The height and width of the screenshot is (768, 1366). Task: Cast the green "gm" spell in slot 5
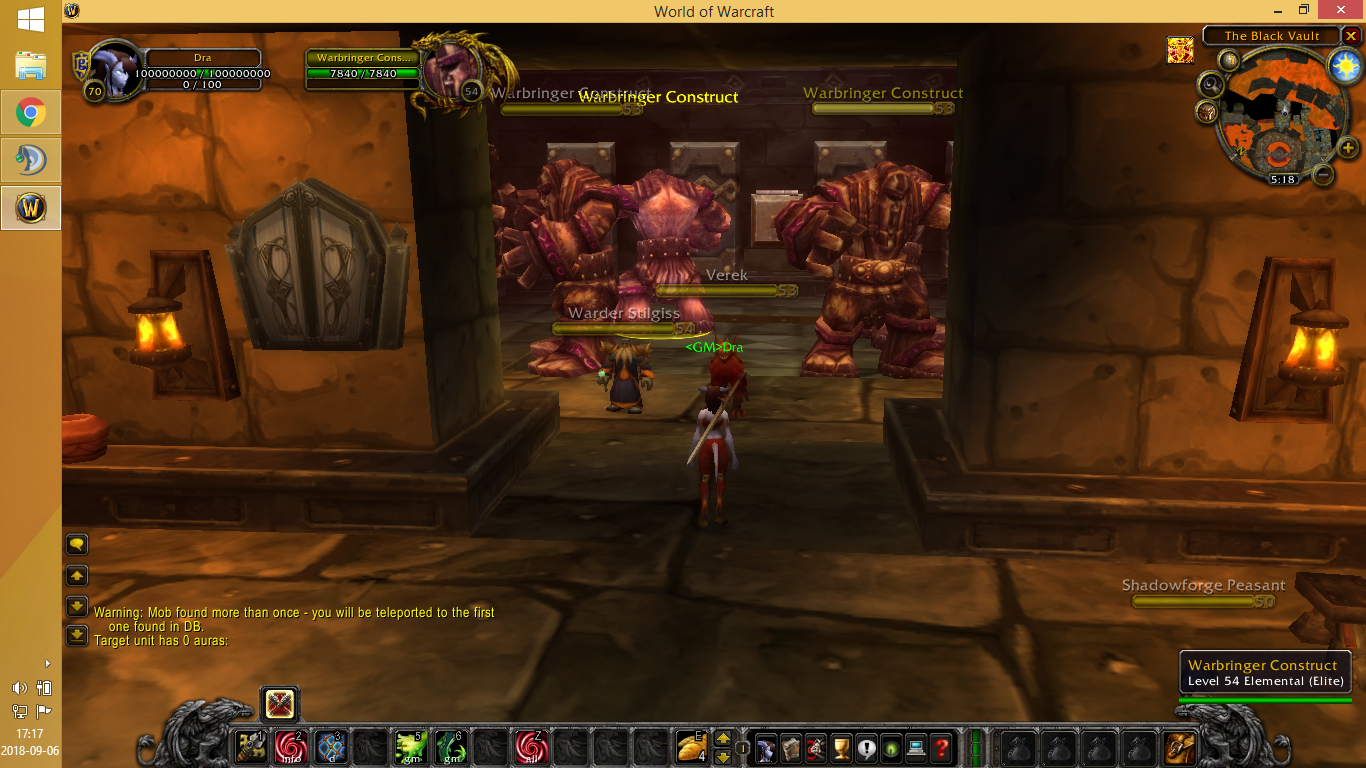pos(410,748)
